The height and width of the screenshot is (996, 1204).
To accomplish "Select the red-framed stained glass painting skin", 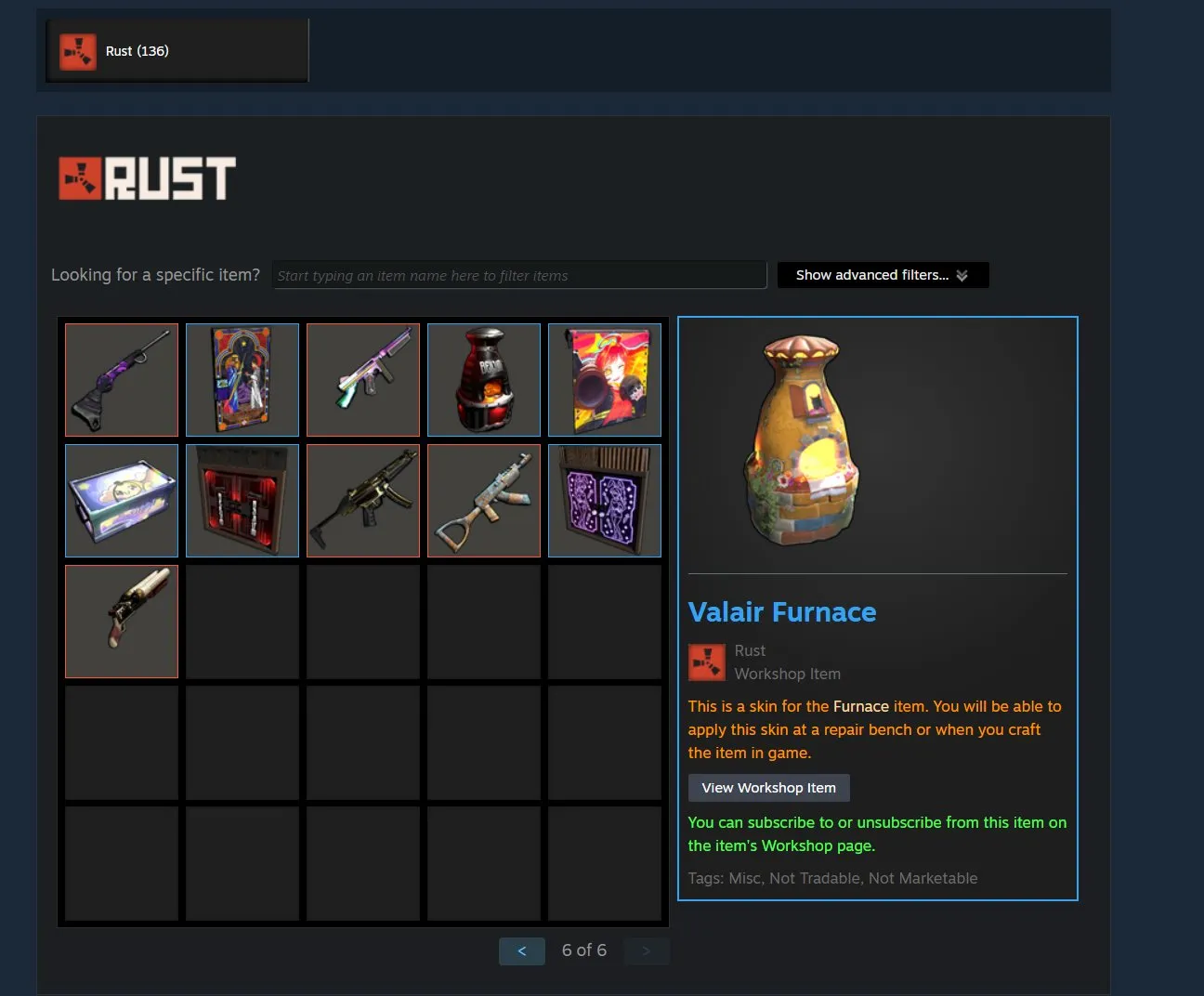I will click(242, 379).
